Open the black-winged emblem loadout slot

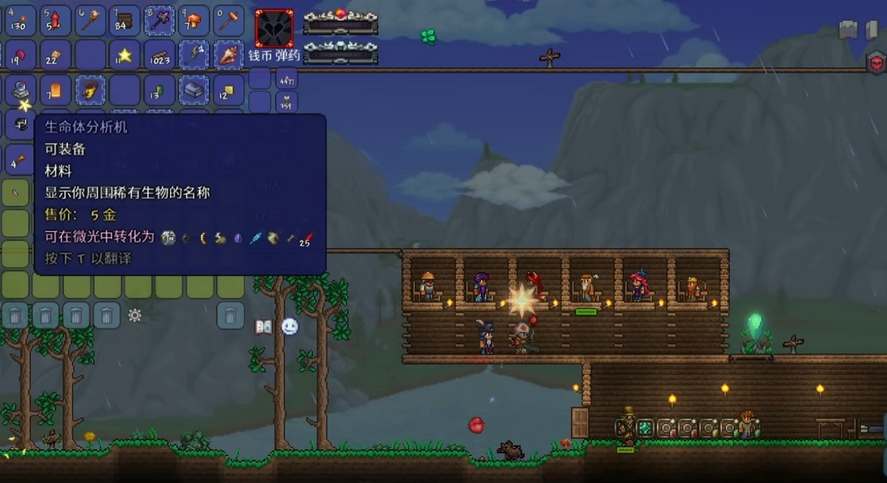273,30
